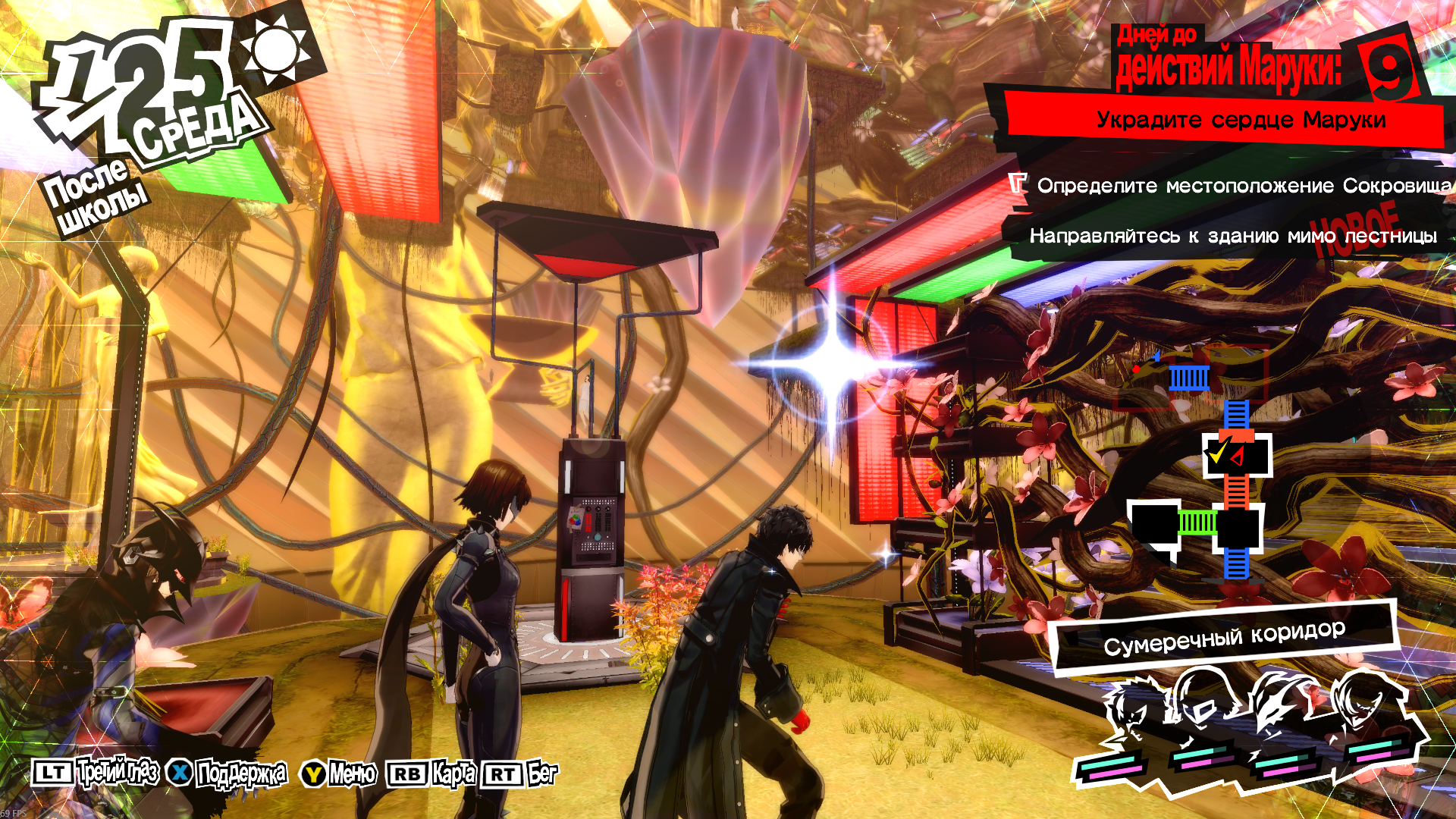Select the "Сумеречный коридор" location label
This screenshot has height=819, width=1456.
click(1224, 638)
